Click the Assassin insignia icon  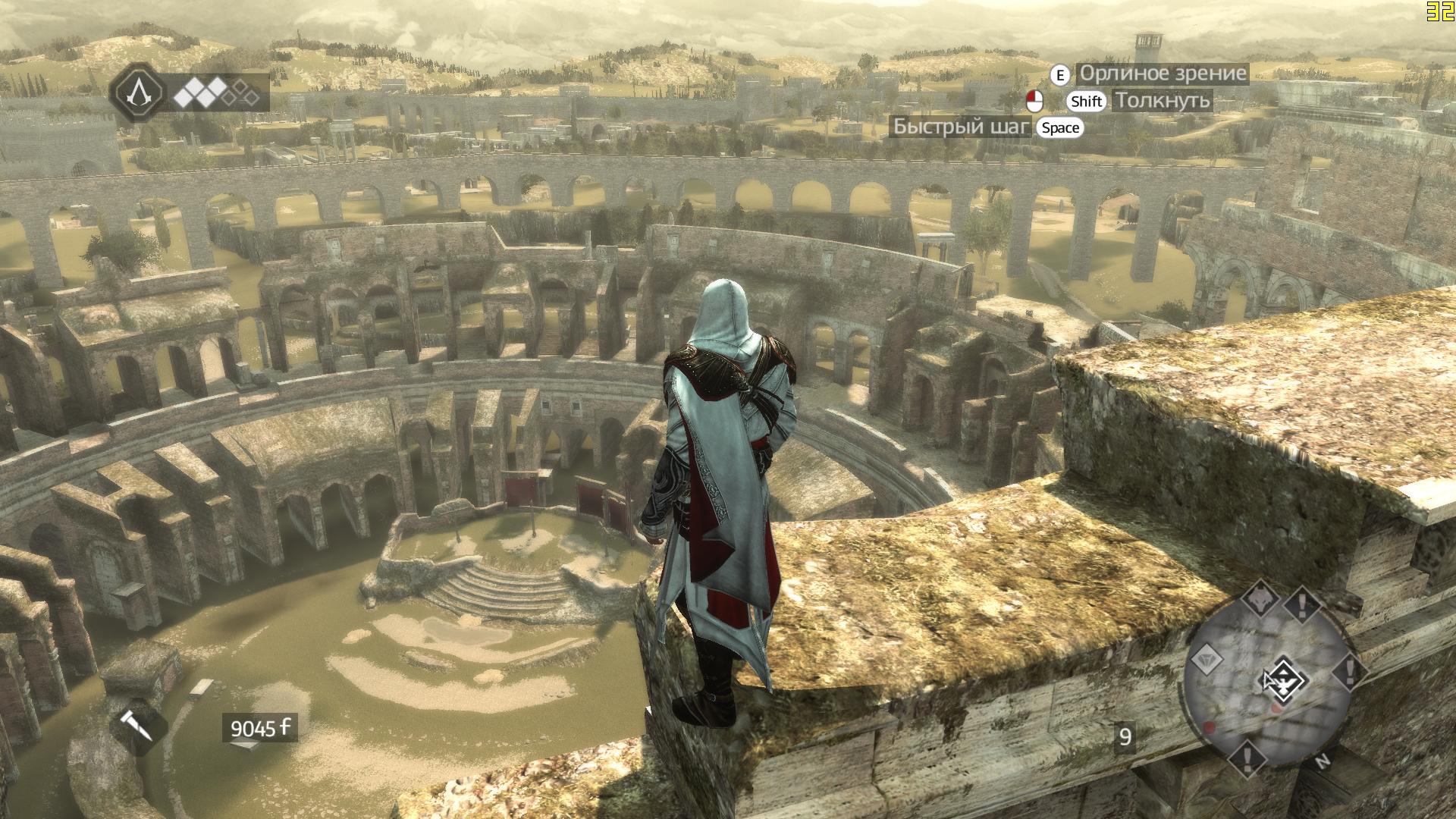138,93
